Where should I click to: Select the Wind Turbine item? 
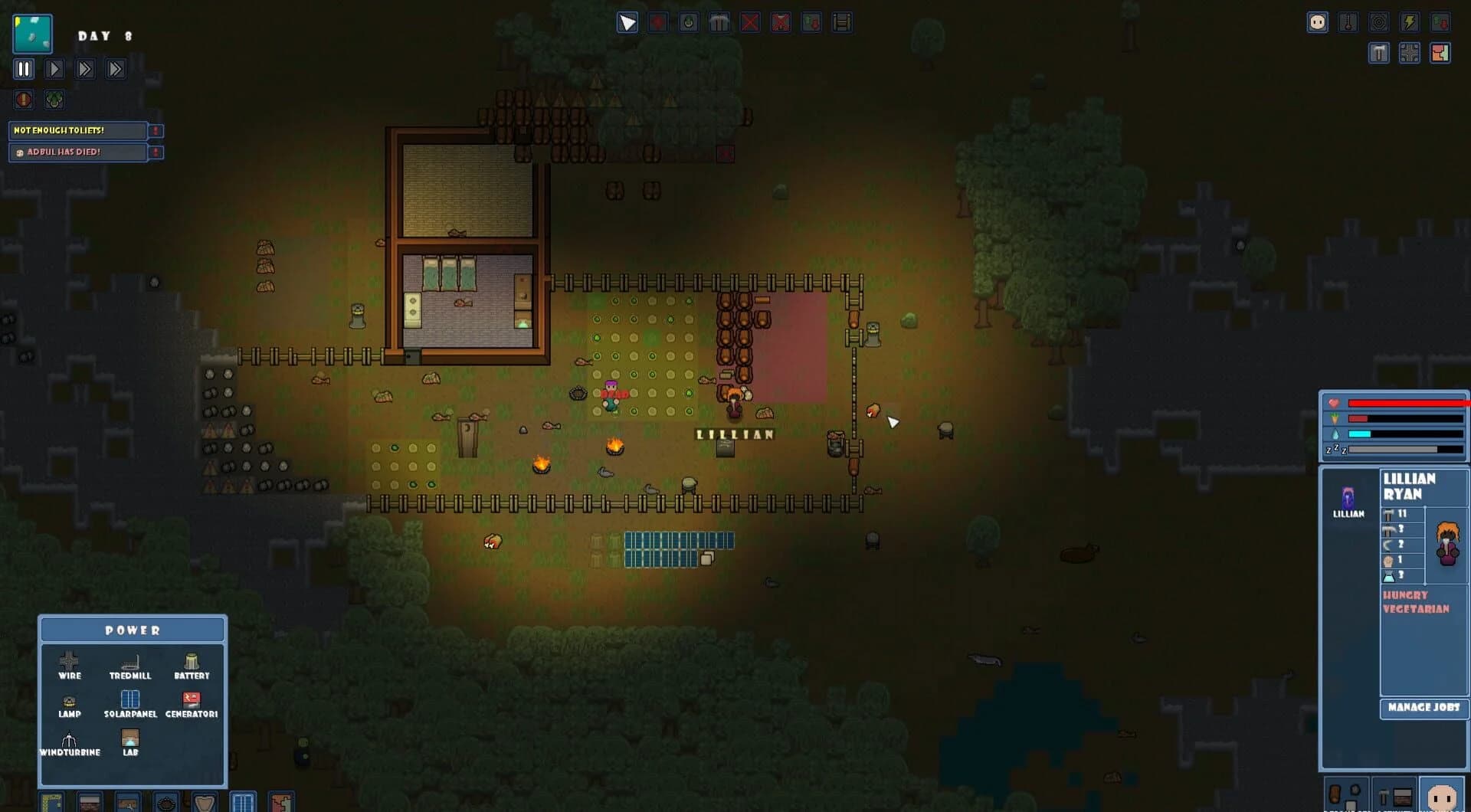point(69,743)
